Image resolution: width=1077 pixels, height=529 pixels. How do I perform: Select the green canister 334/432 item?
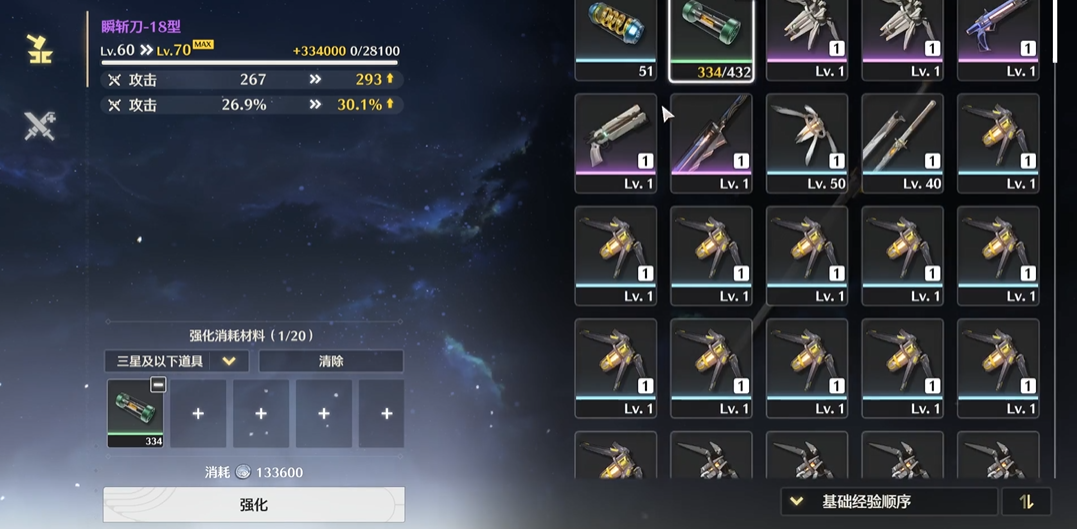pos(710,39)
